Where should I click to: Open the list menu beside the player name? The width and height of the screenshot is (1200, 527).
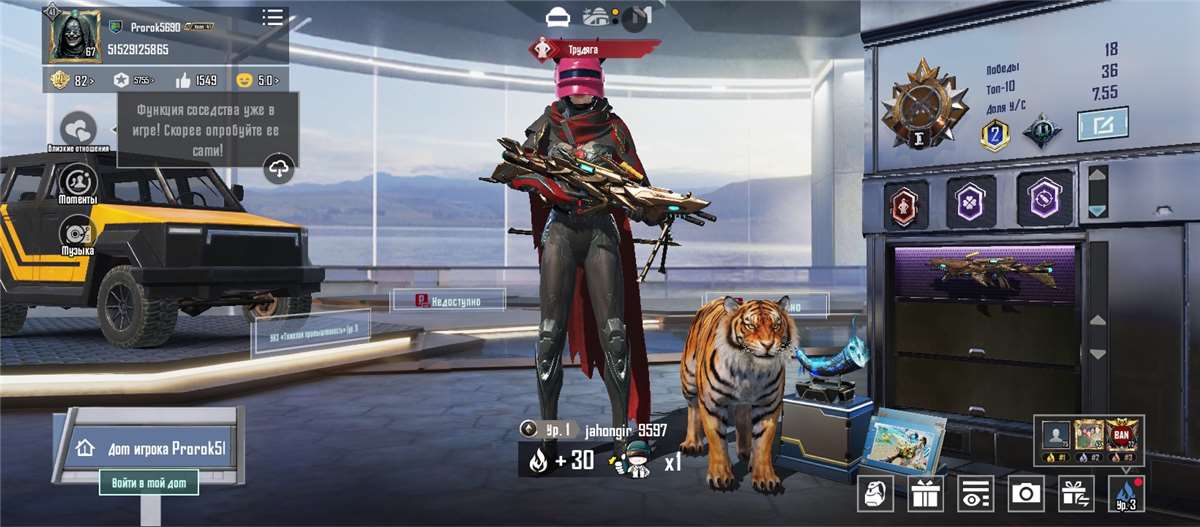coord(272,17)
